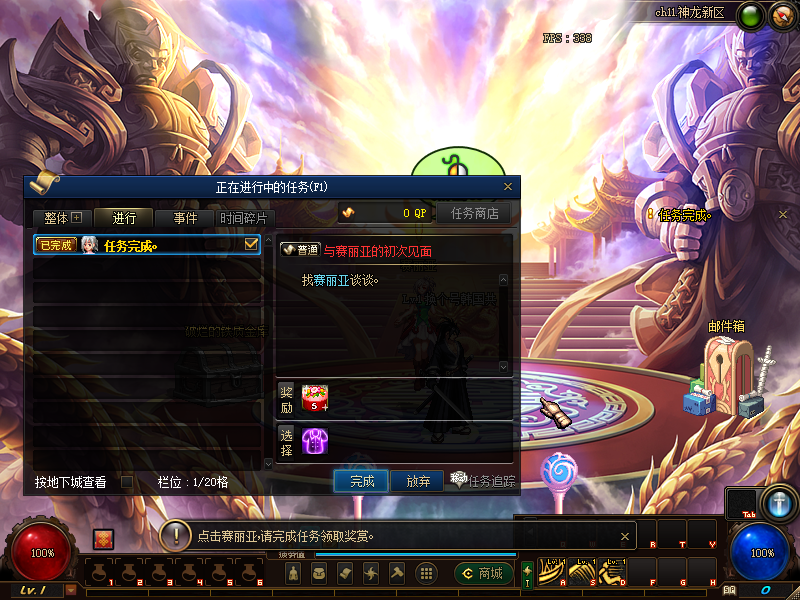Click the green orb channel button
The height and width of the screenshot is (600, 800).
pos(749,15)
